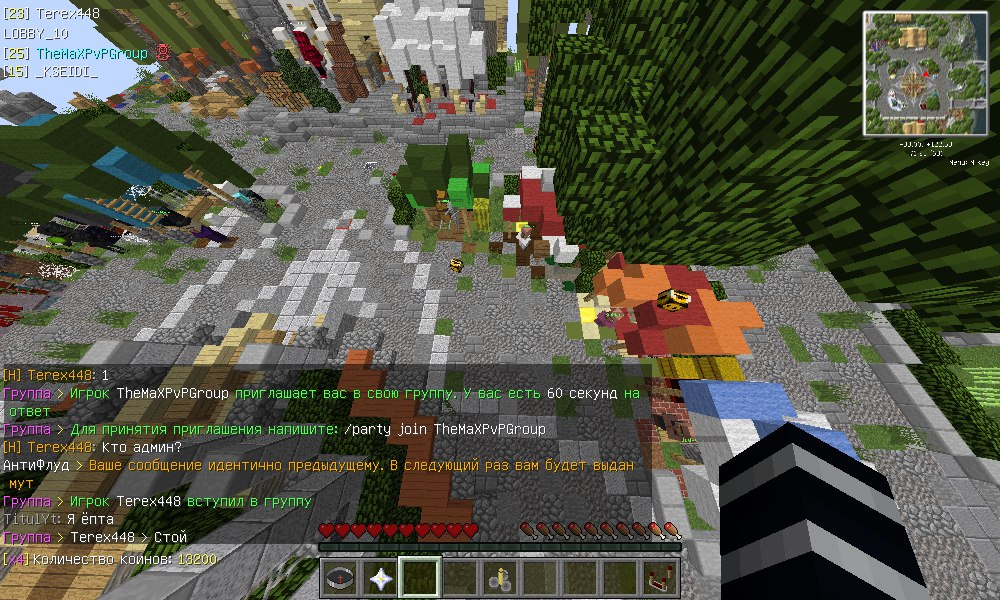Screen dimensions: 1000x600
Task: Select the redstone comparator hotbar slot
Action: (x=660, y=577)
